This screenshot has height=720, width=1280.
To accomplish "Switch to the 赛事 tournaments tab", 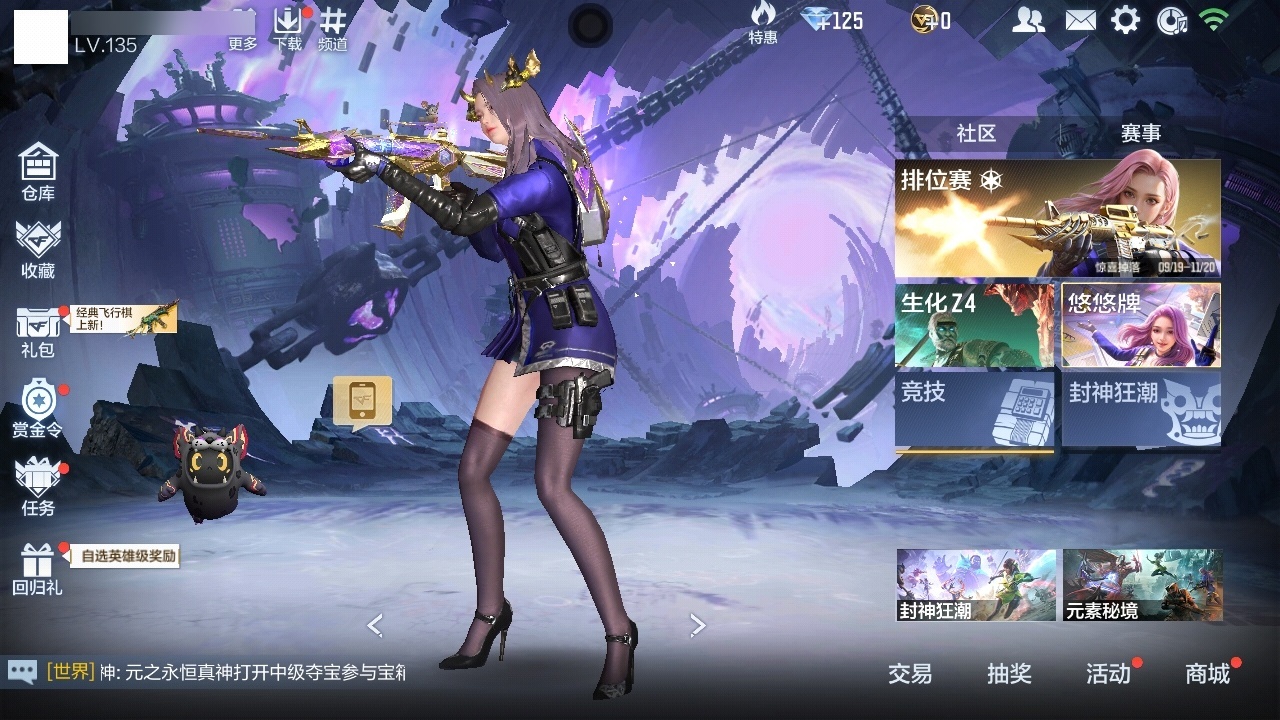I will (x=1140, y=134).
